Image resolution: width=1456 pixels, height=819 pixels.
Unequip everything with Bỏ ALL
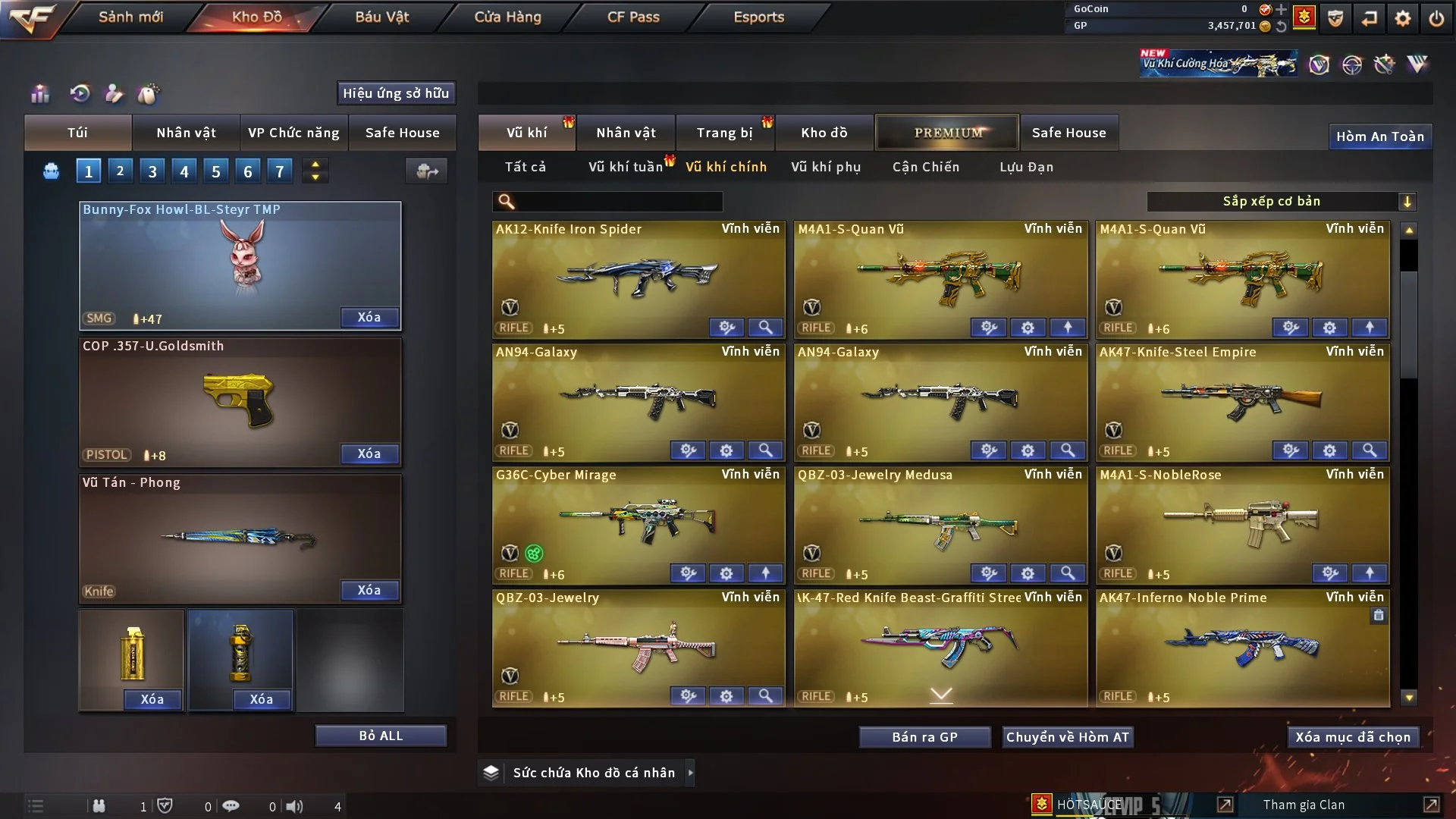[x=381, y=736]
